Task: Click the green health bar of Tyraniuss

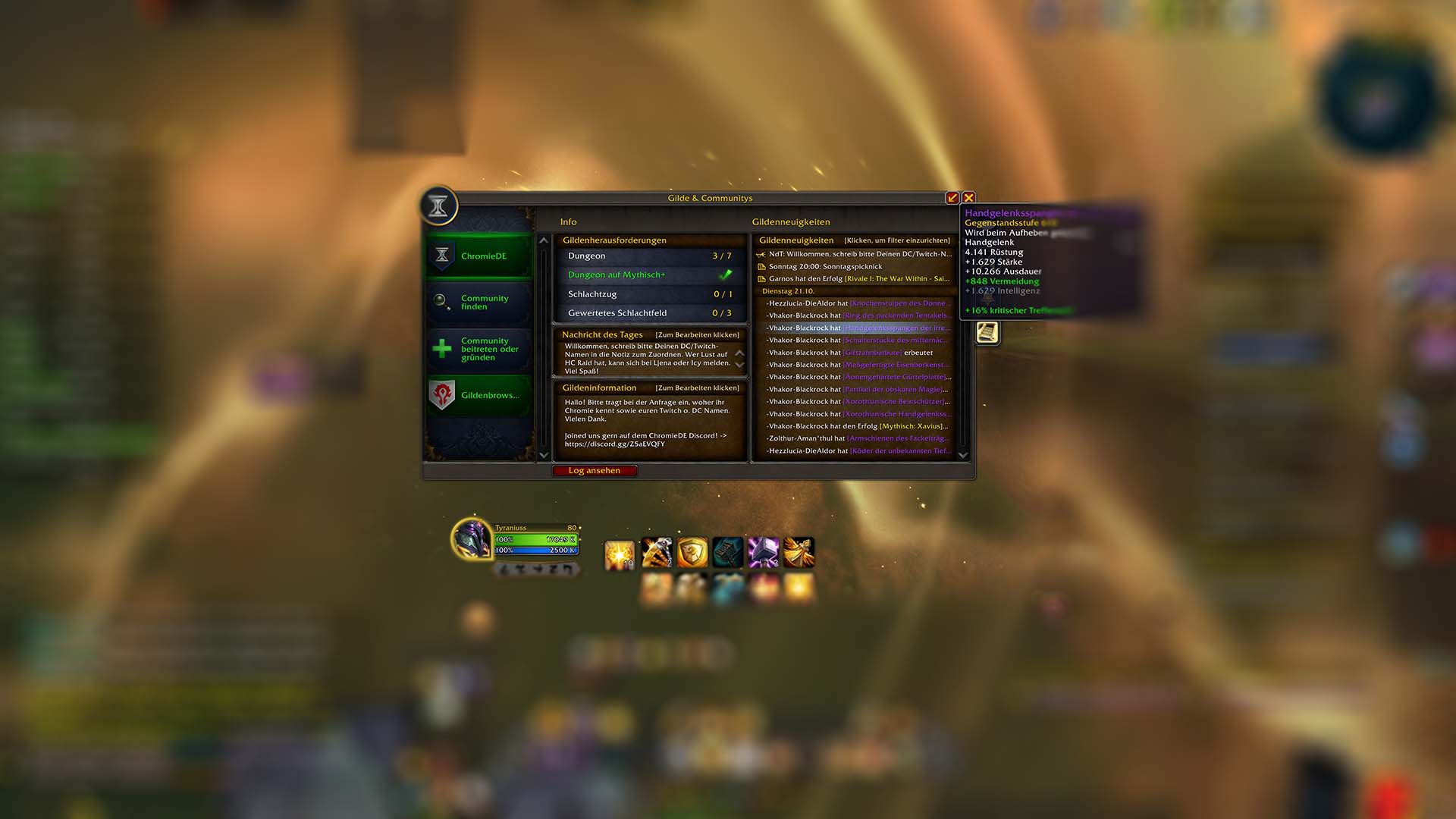Action: coord(536,540)
